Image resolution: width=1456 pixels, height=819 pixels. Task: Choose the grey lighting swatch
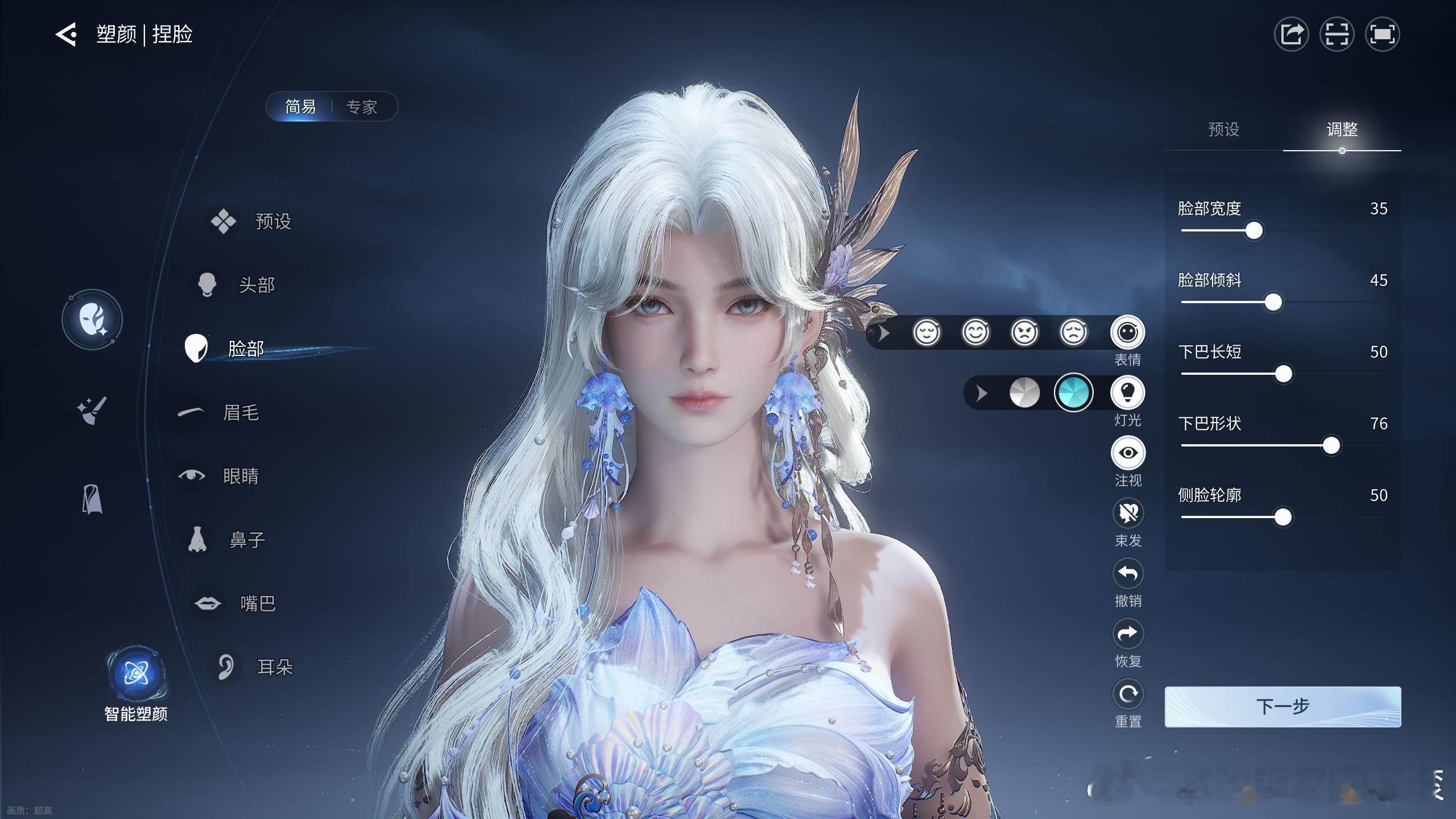click(x=1024, y=392)
